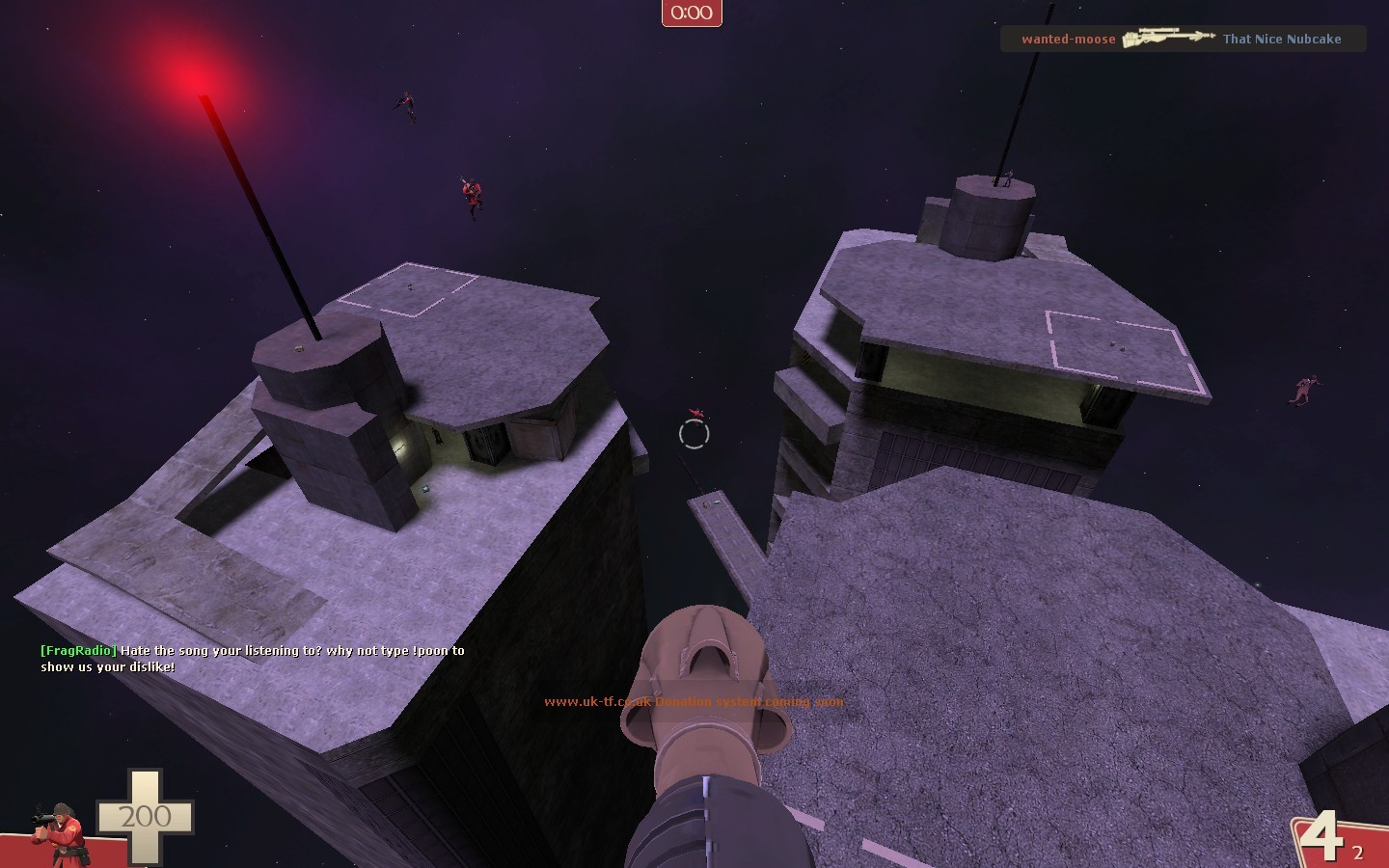Select the That Nice Nubcake player name
Viewport: 1389px width, 868px height.
(x=1282, y=40)
